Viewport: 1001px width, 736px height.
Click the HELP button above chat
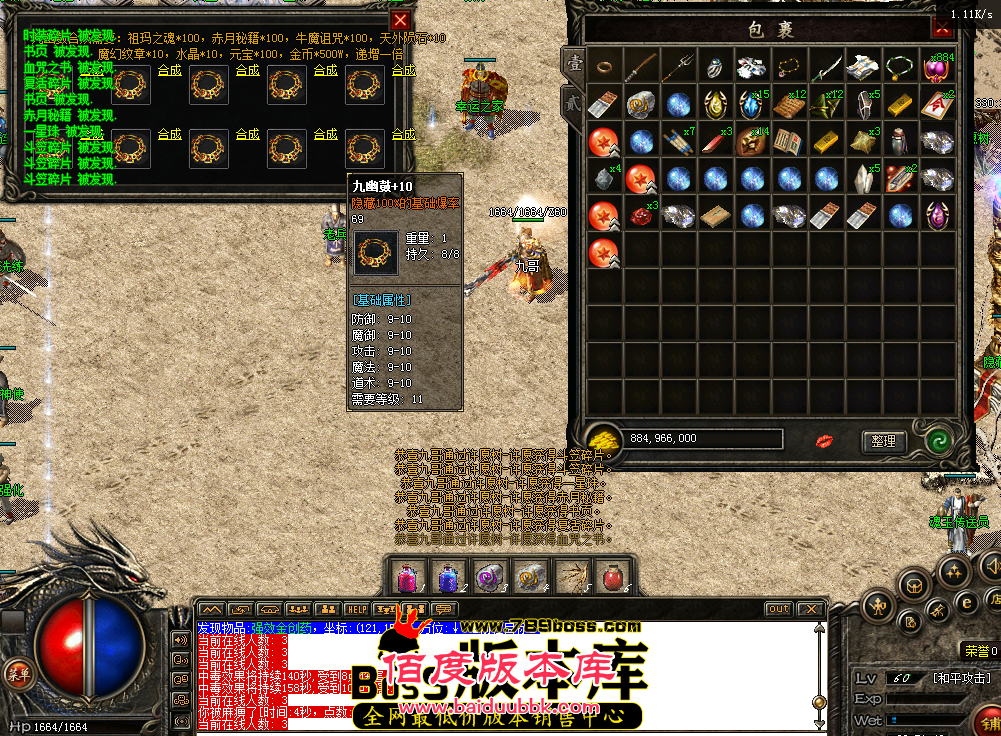(x=356, y=609)
